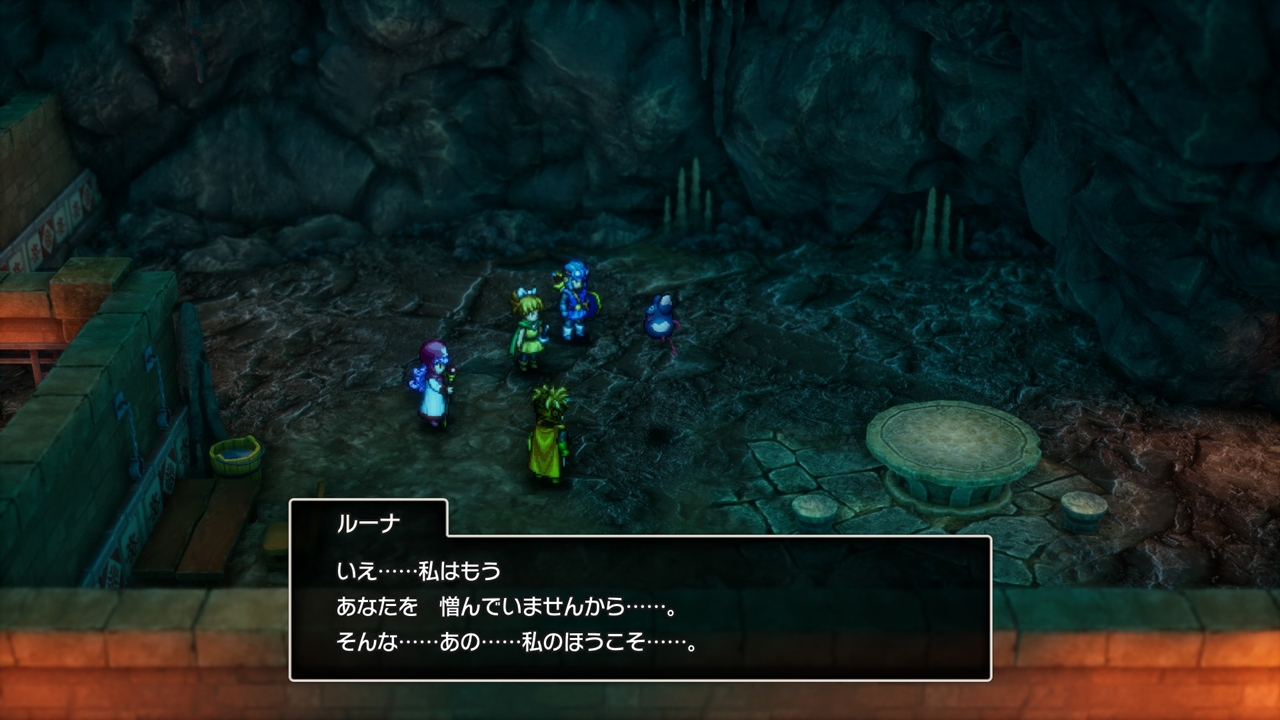This screenshot has height=720, width=1280.
Task: Advance ルーナ's dialogue text box
Action: tap(640, 607)
